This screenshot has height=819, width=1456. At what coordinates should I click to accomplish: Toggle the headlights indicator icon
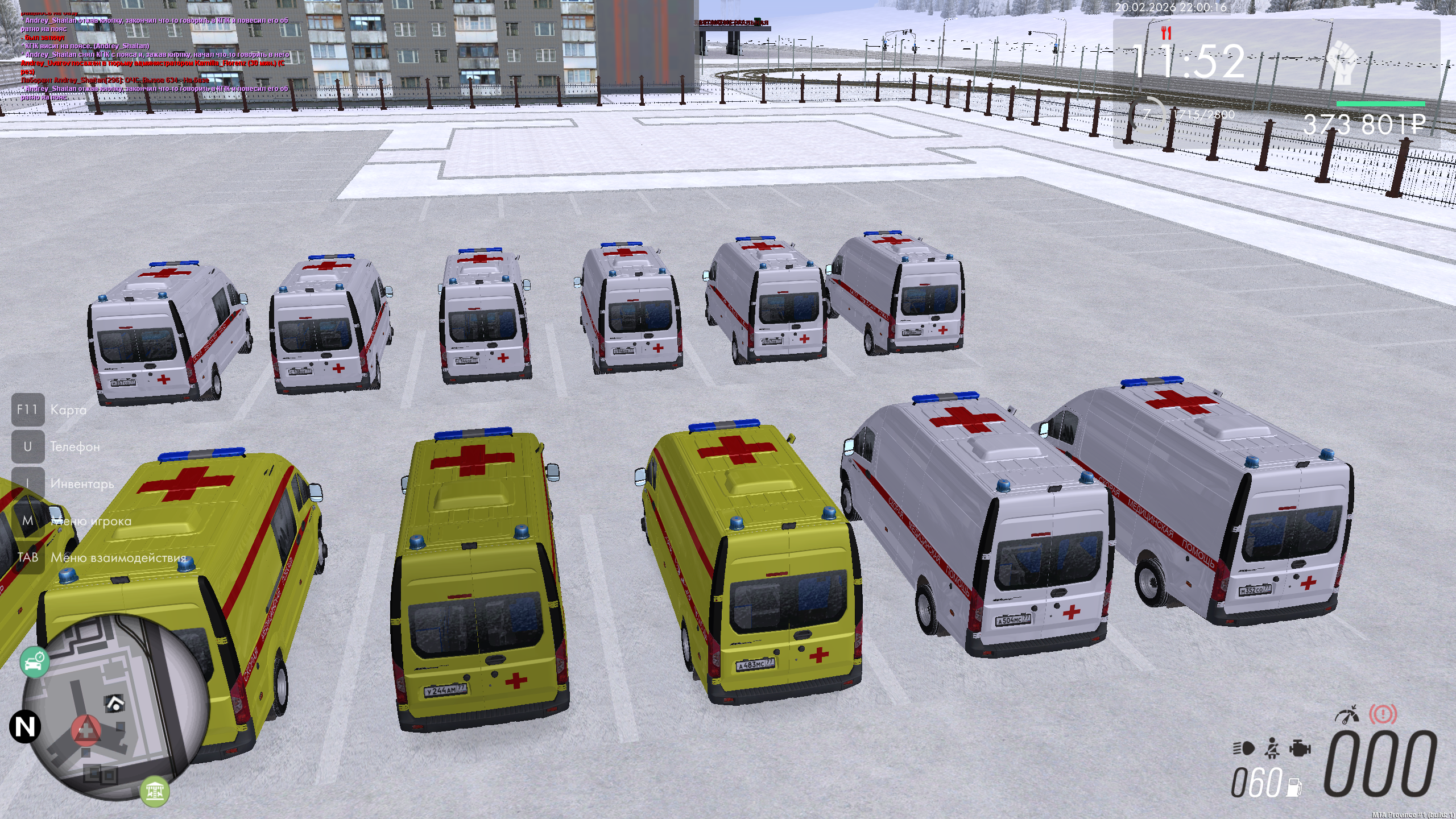(1244, 748)
